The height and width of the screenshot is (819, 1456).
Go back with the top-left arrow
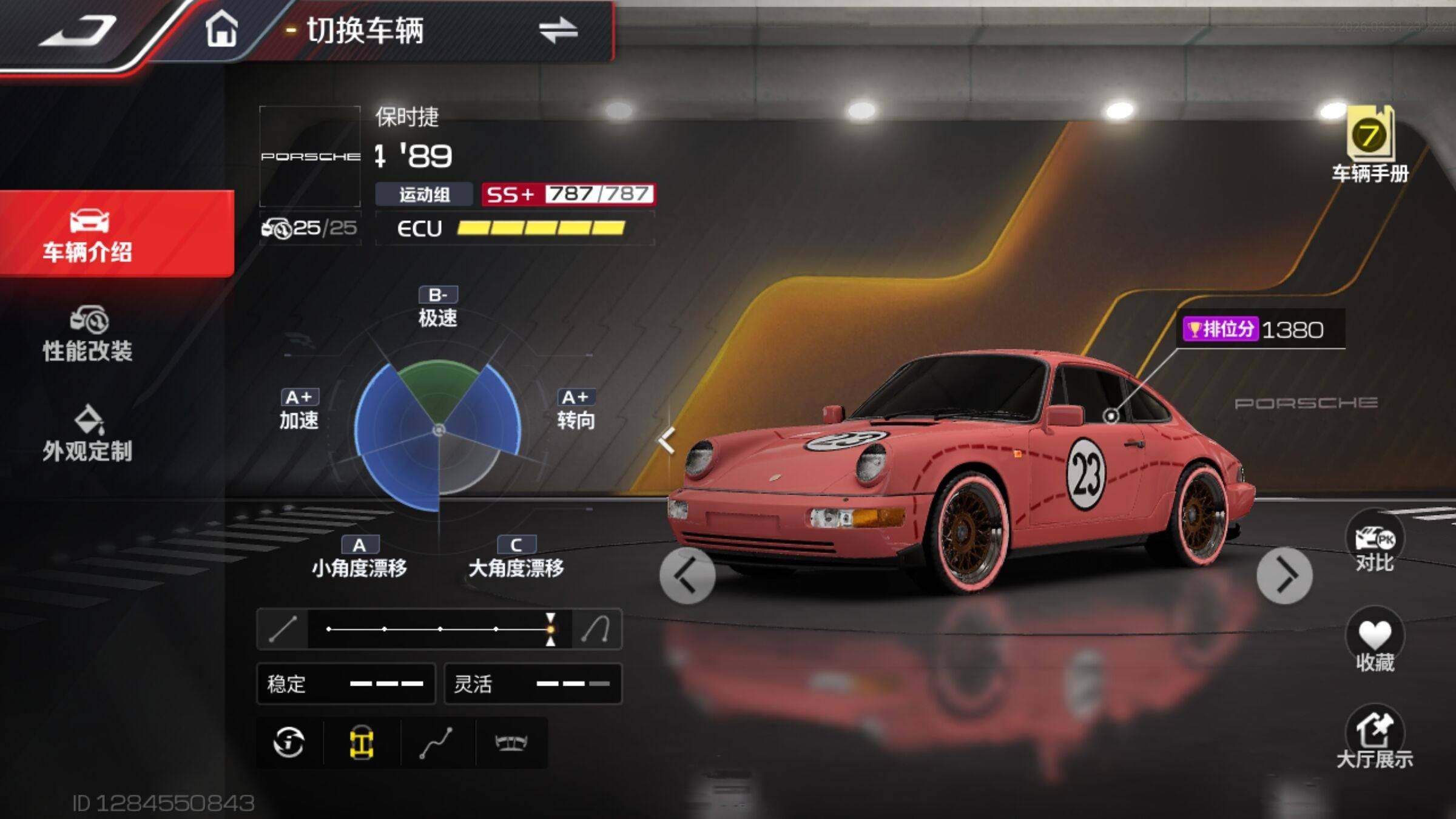click(79, 32)
